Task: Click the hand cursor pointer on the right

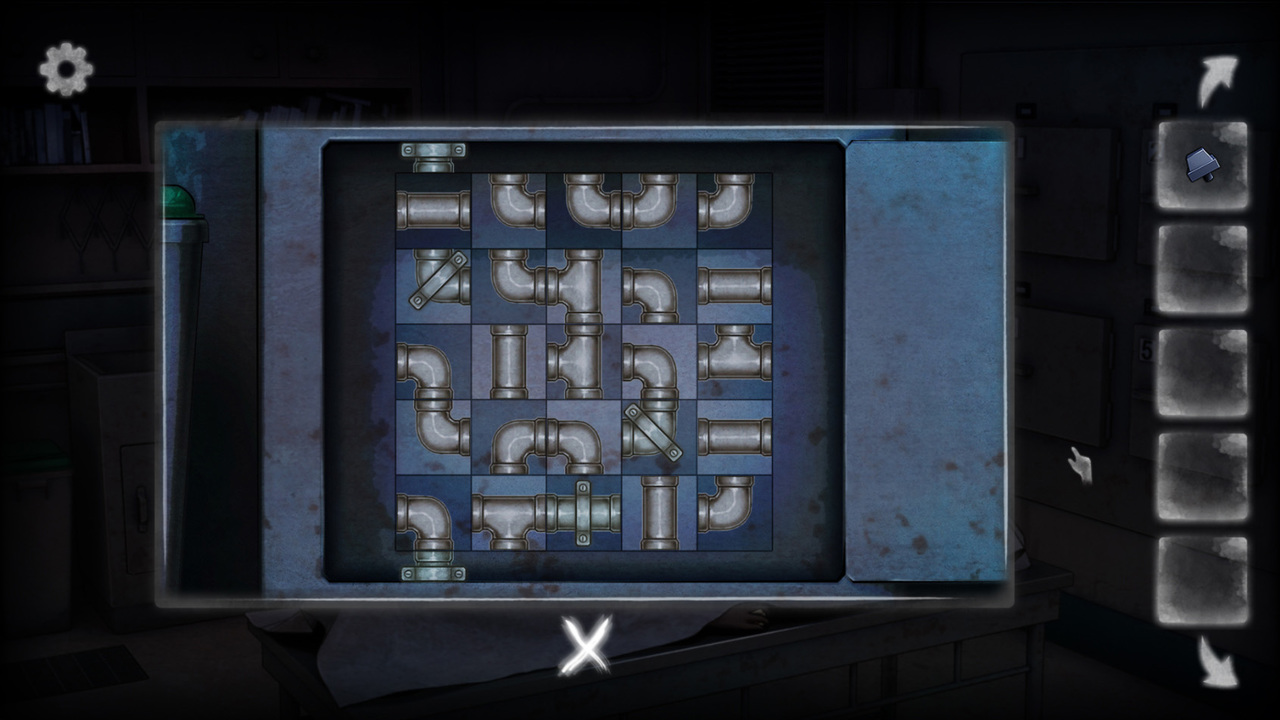Action: 1083,465
